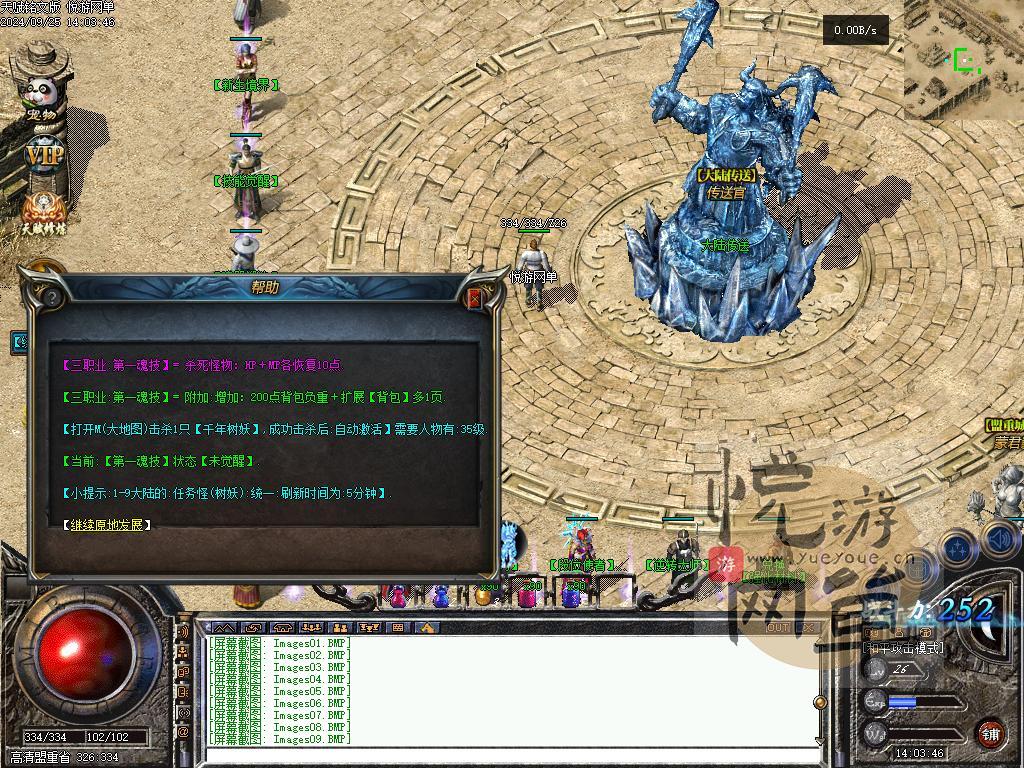Close the 帮助 help dialog

point(475,297)
